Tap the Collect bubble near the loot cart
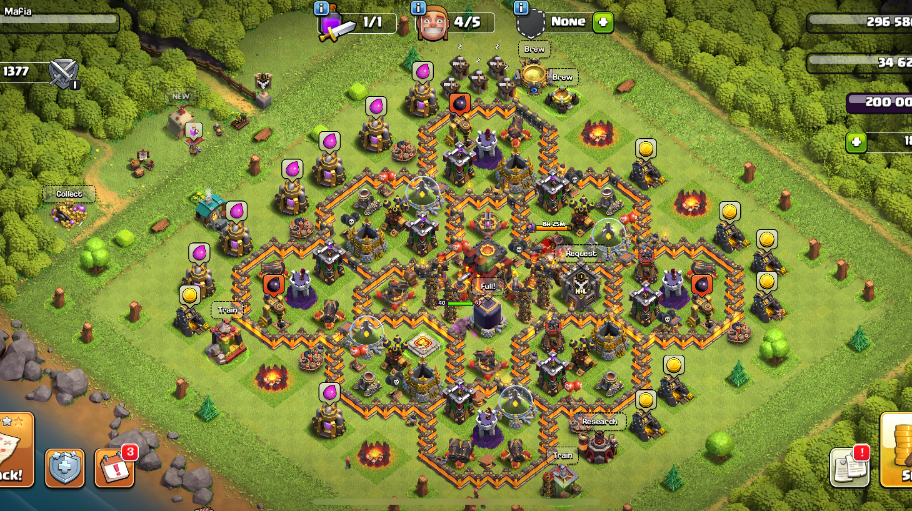Viewport: 912px width, 511px height. (x=69, y=193)
